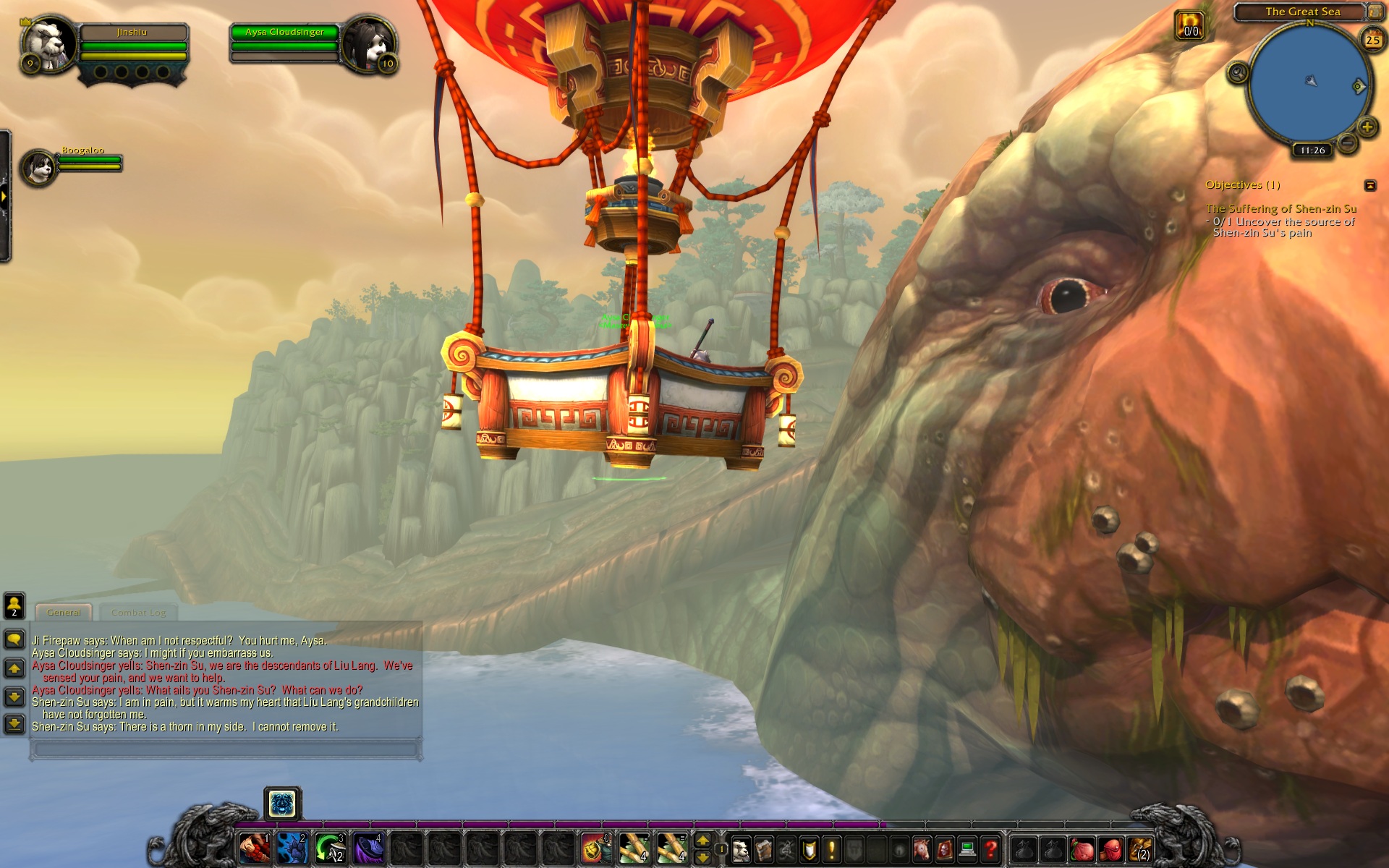Open the backpack bag with (2) count

click(x=1141, y=849)
